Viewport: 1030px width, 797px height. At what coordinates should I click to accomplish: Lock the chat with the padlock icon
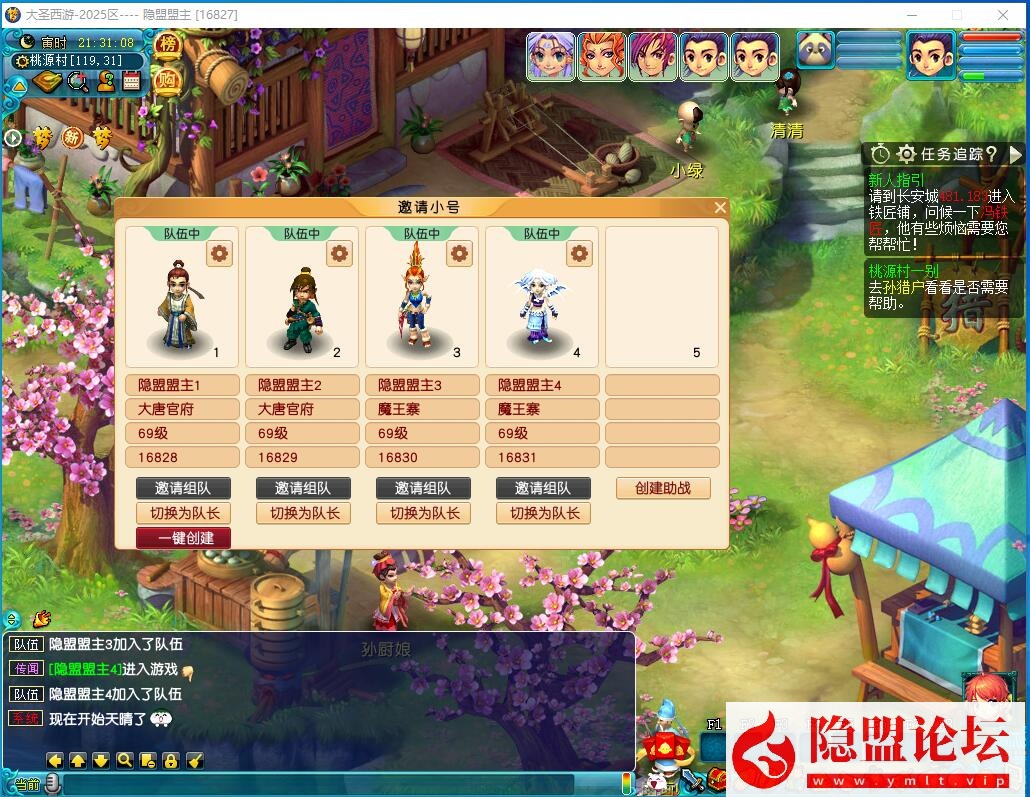[x=171, y=760]
